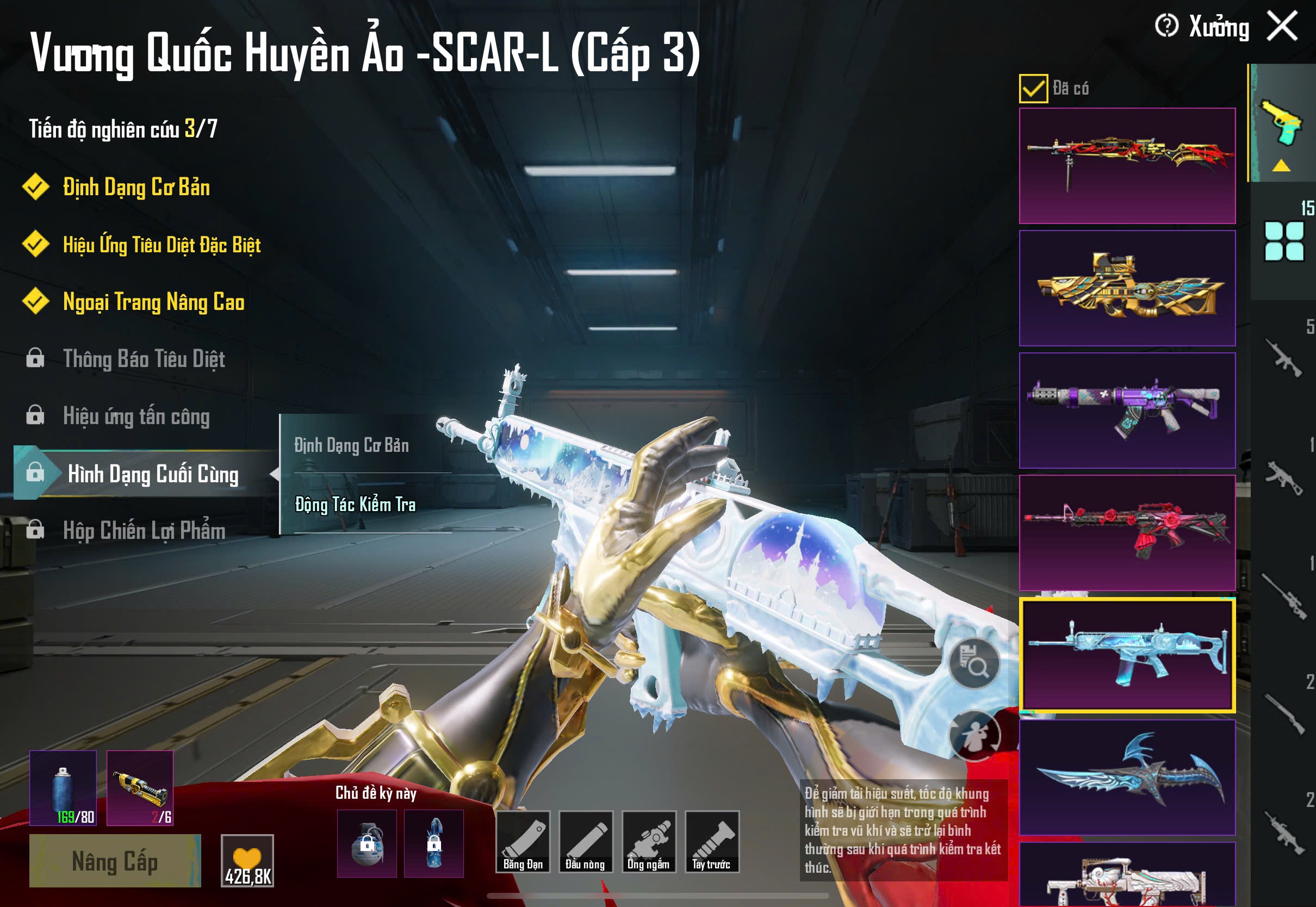Choose Động Tác Kiểm Tra preview option

[x=355, y=505]
